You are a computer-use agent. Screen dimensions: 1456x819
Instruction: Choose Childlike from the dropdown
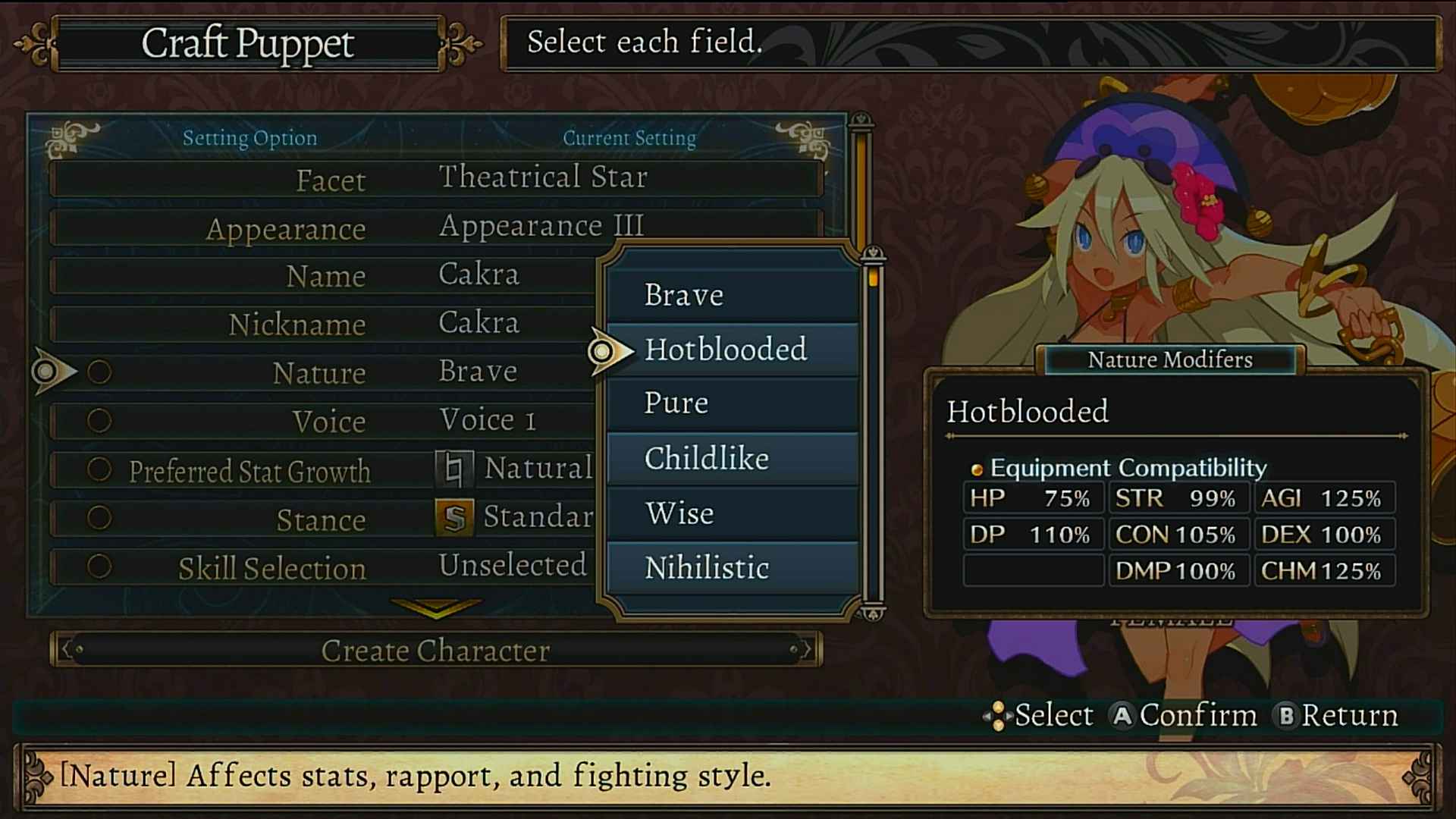732,459
